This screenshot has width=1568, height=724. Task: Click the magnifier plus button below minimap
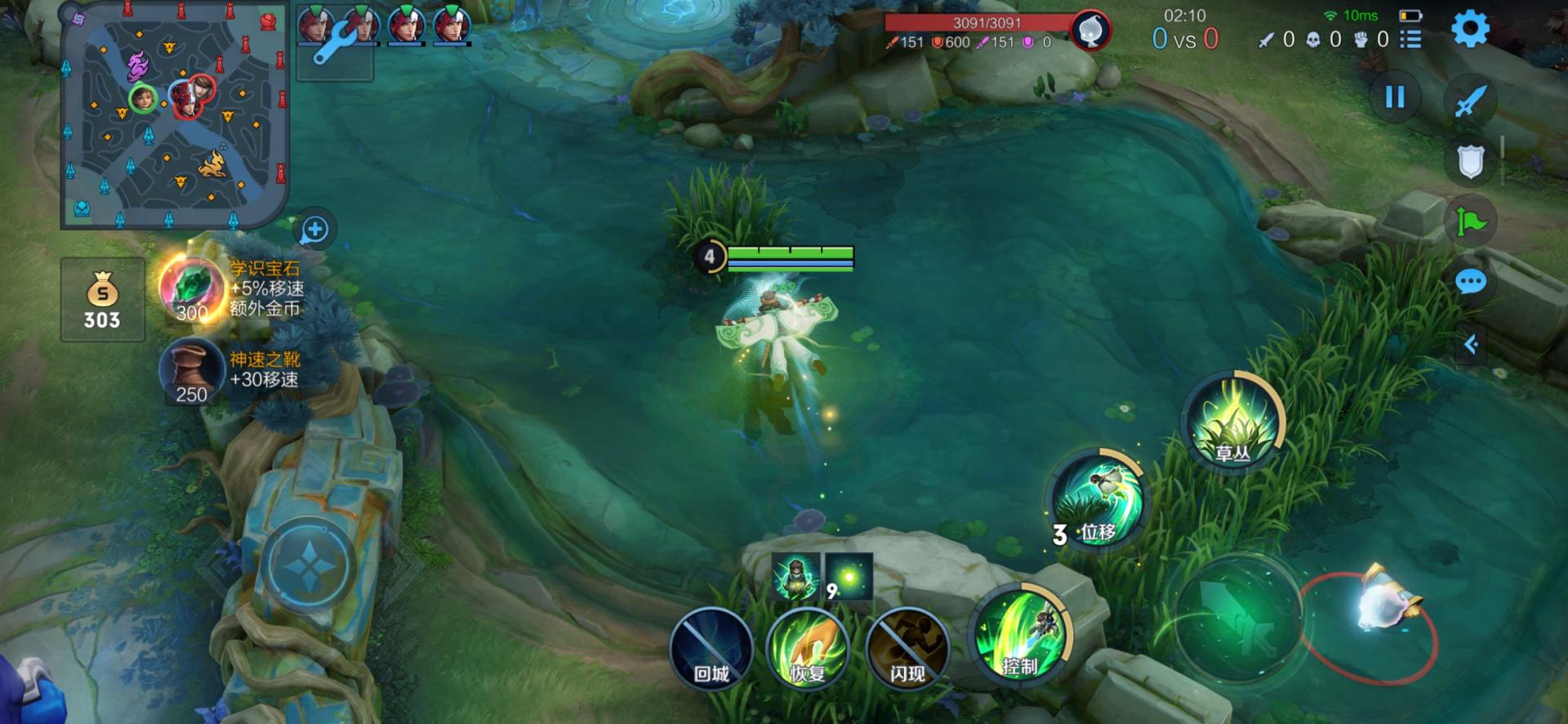click(314, 230)
